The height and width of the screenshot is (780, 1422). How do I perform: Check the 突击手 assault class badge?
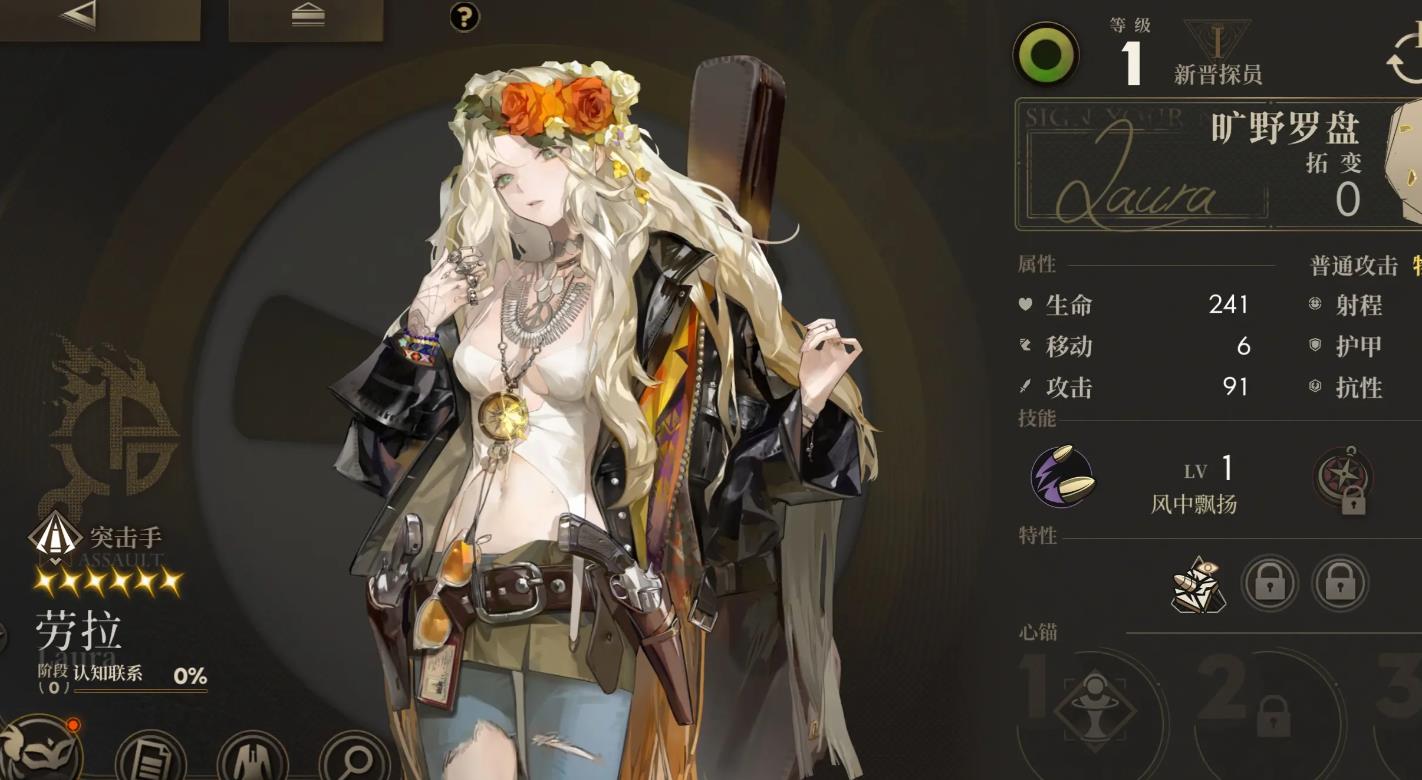(x=56, y=539)
